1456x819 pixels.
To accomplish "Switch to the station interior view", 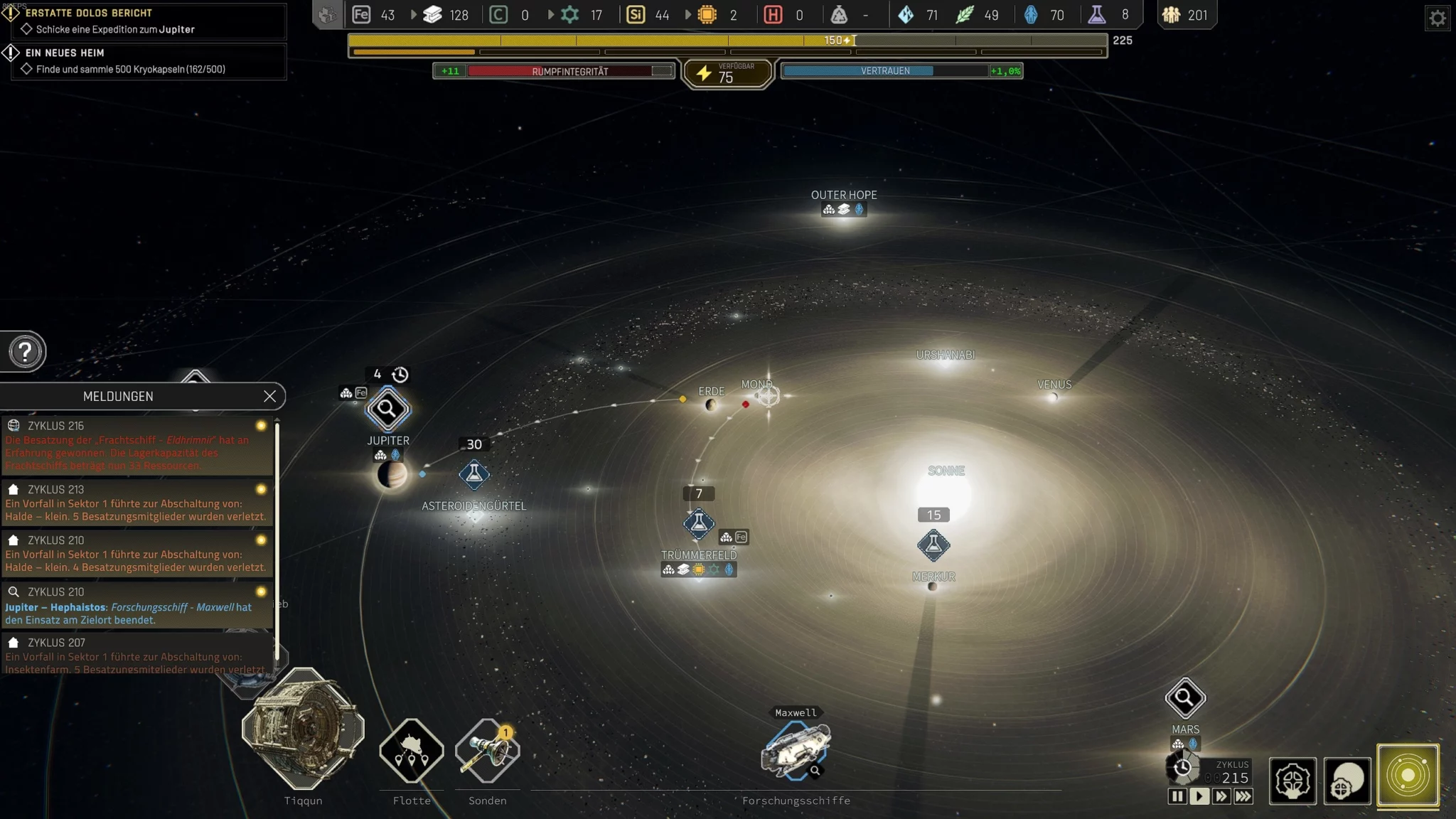I will click(x=1292, y=781).
